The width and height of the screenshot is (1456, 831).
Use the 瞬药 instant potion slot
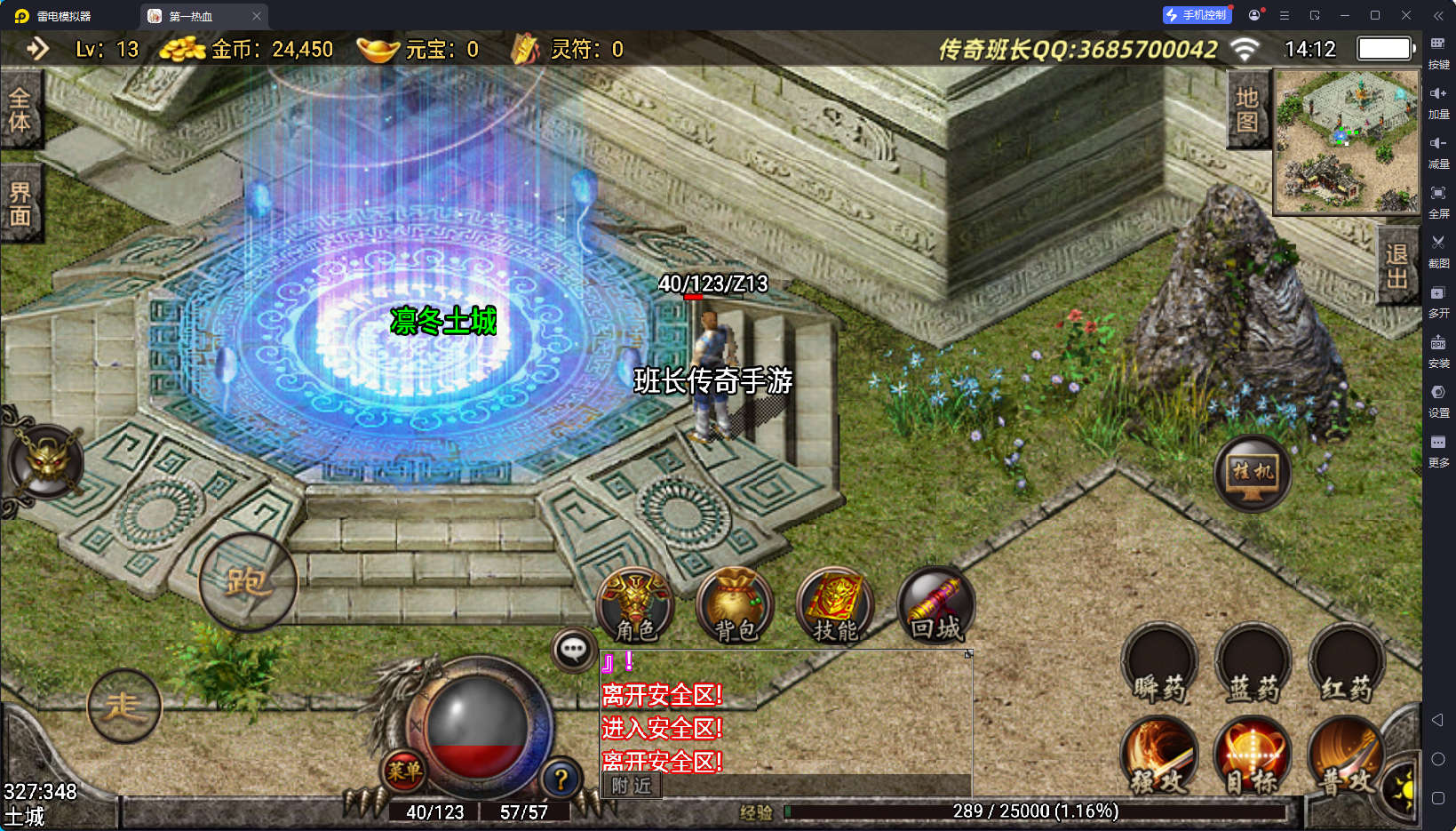pyautogui.click(x=1159, y=665)
